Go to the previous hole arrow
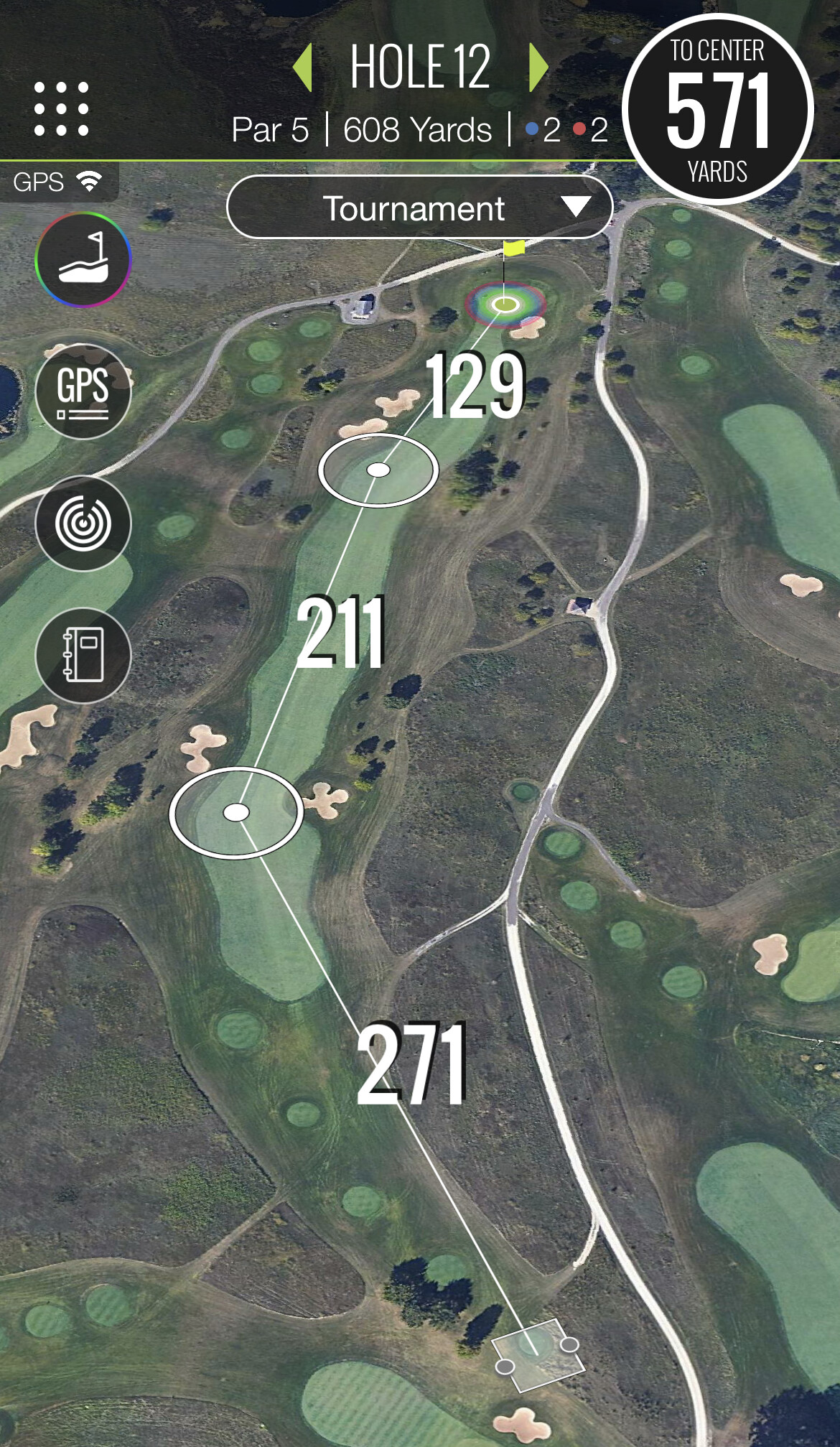The image size is (840, 1447). (x=304, y=68)
